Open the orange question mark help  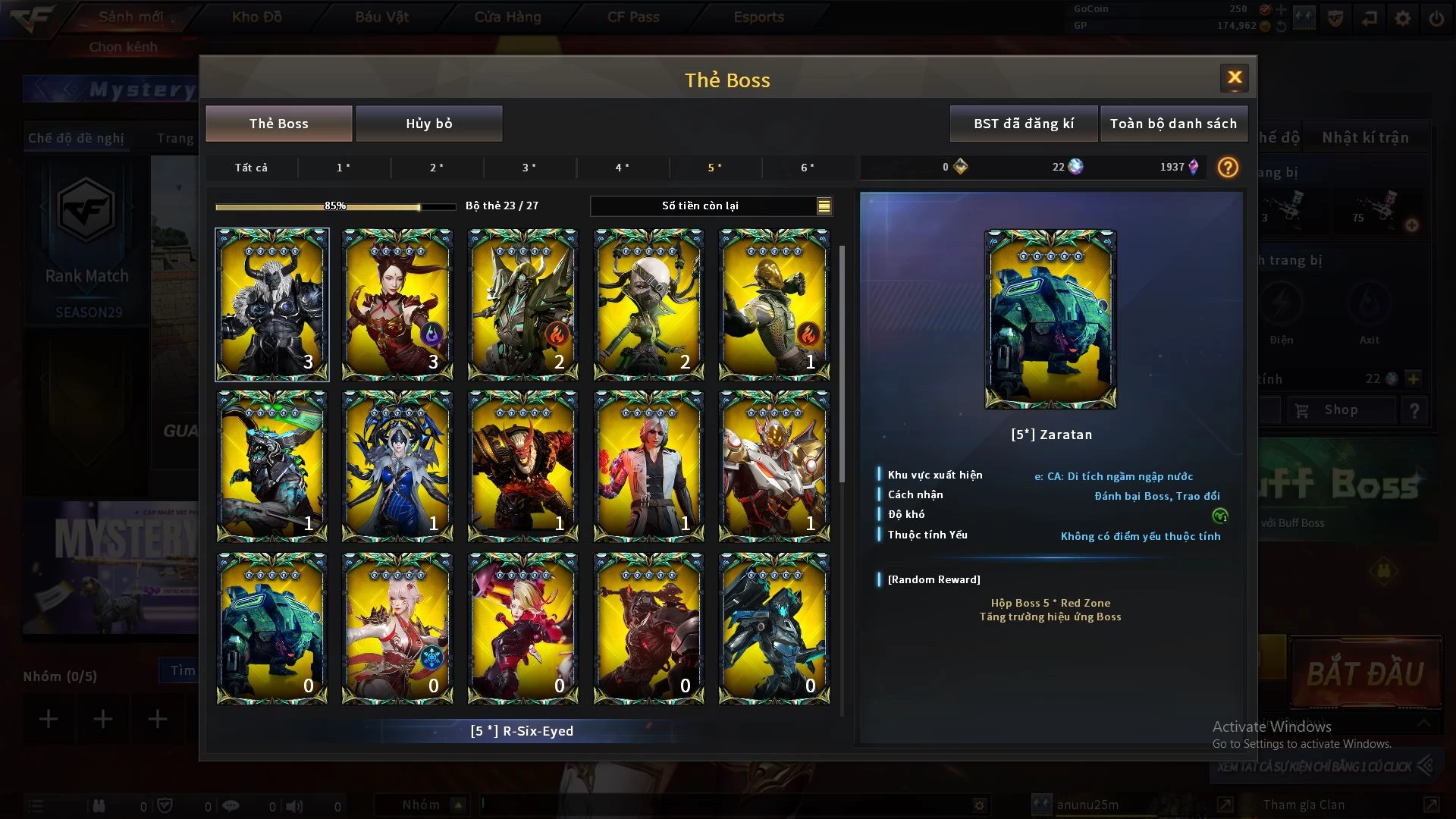pos(1227,168)
